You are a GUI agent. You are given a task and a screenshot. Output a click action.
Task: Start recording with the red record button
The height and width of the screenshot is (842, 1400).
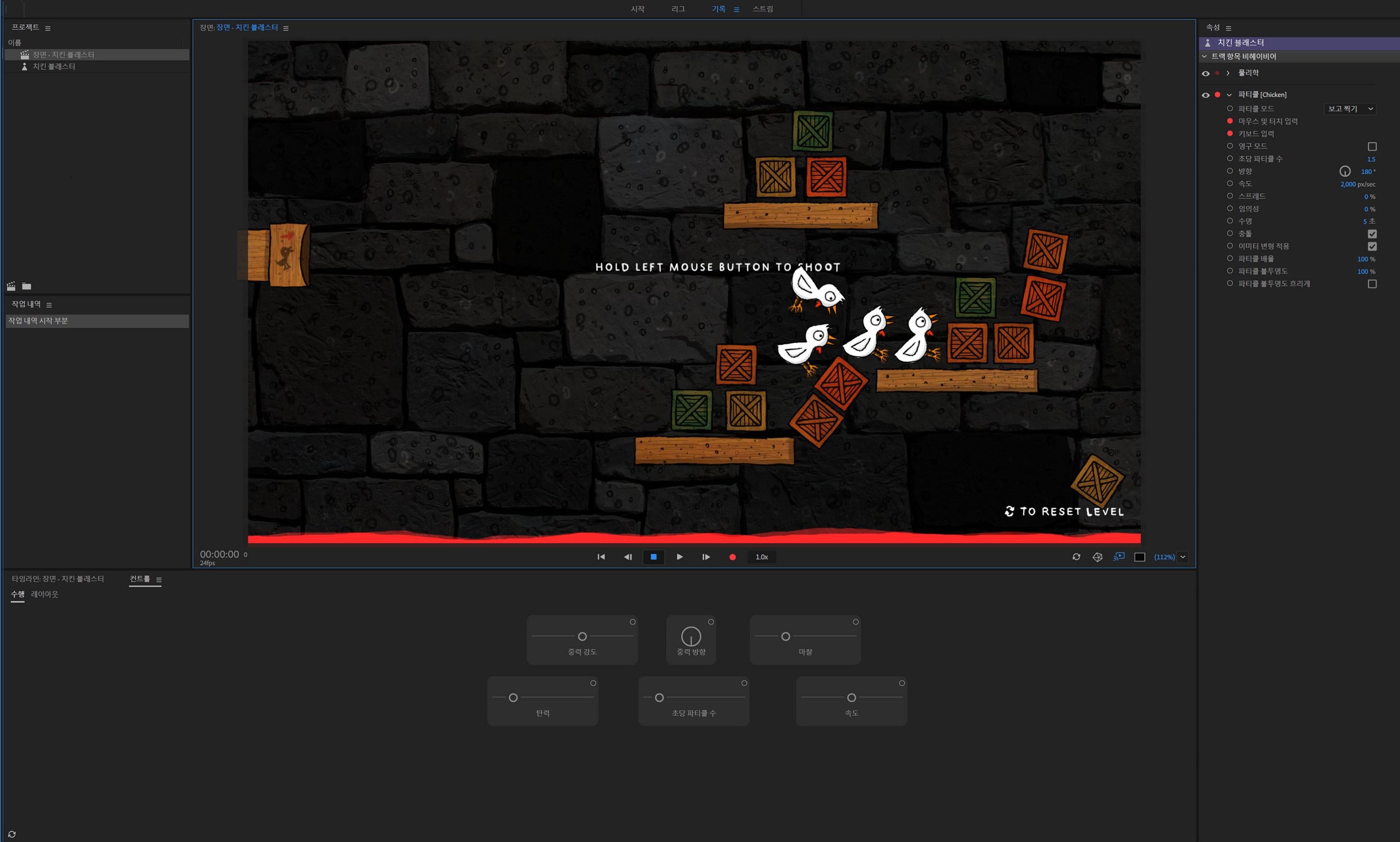732,557
